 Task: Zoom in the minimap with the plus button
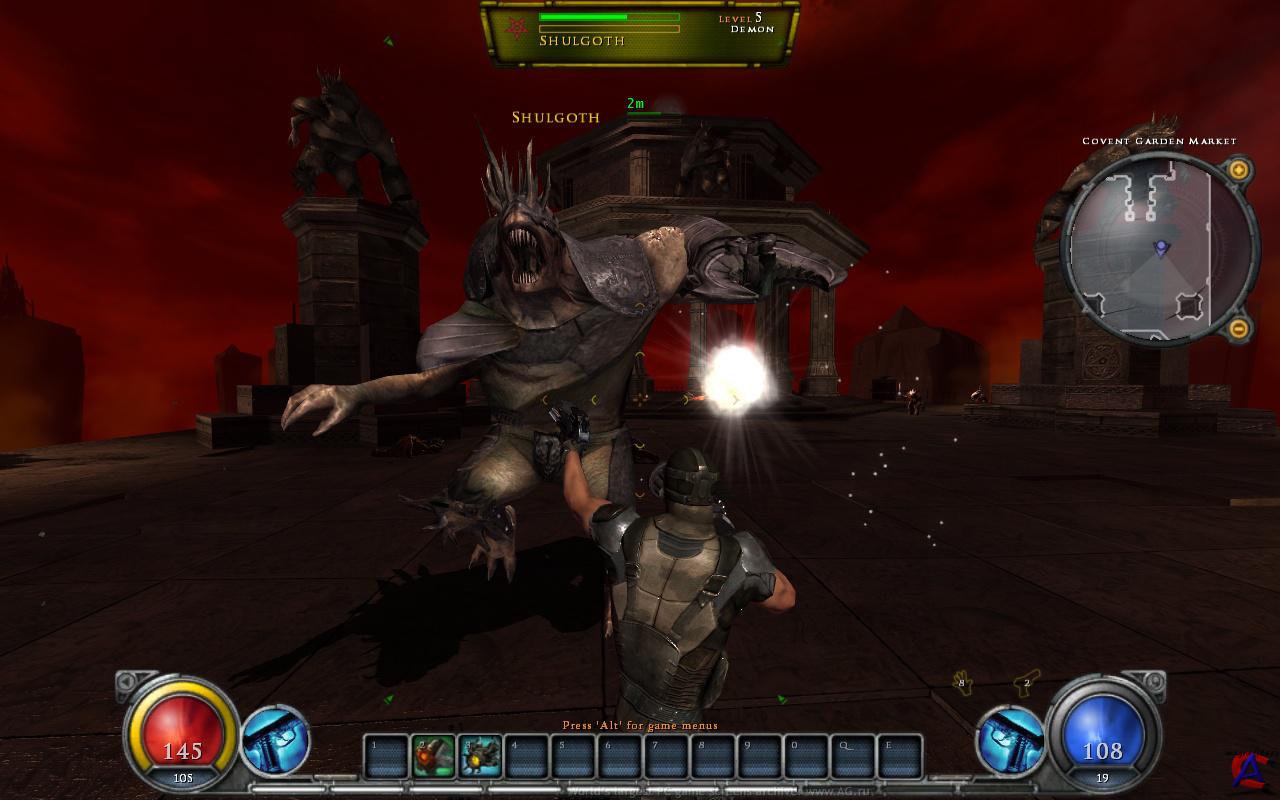coord(1238,170)
